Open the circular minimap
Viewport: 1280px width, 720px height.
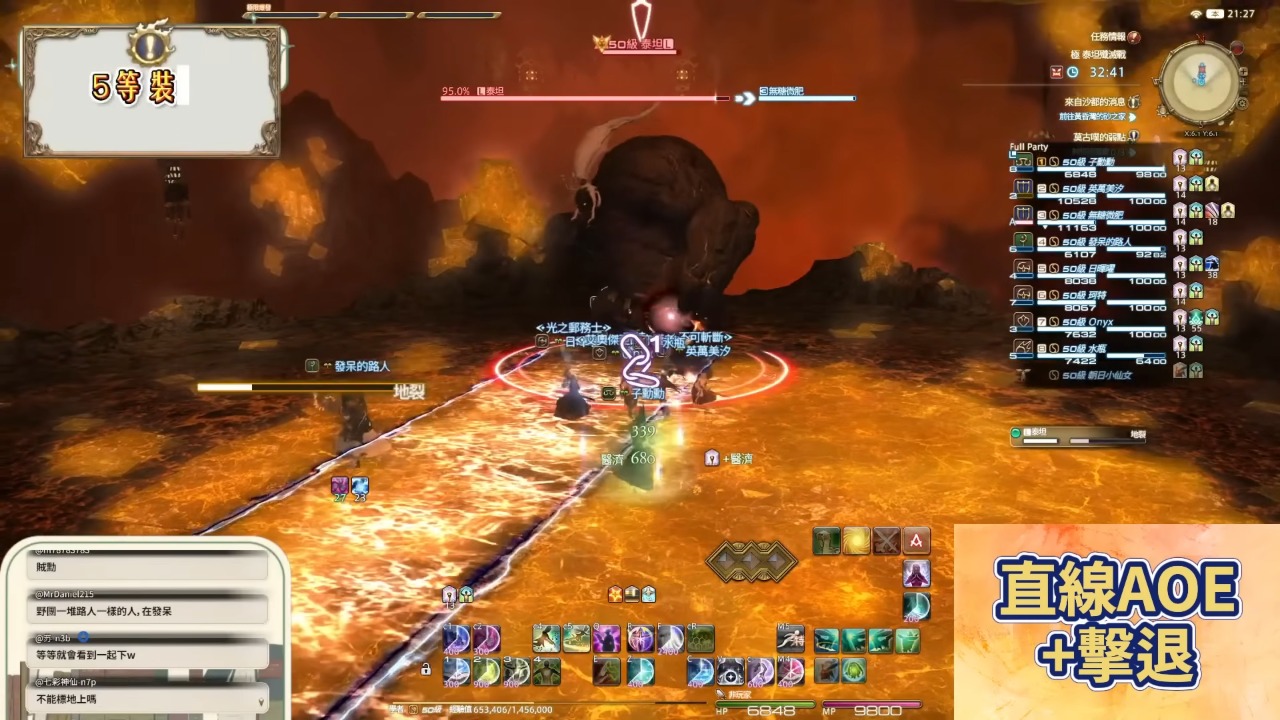pos(1199,83)
